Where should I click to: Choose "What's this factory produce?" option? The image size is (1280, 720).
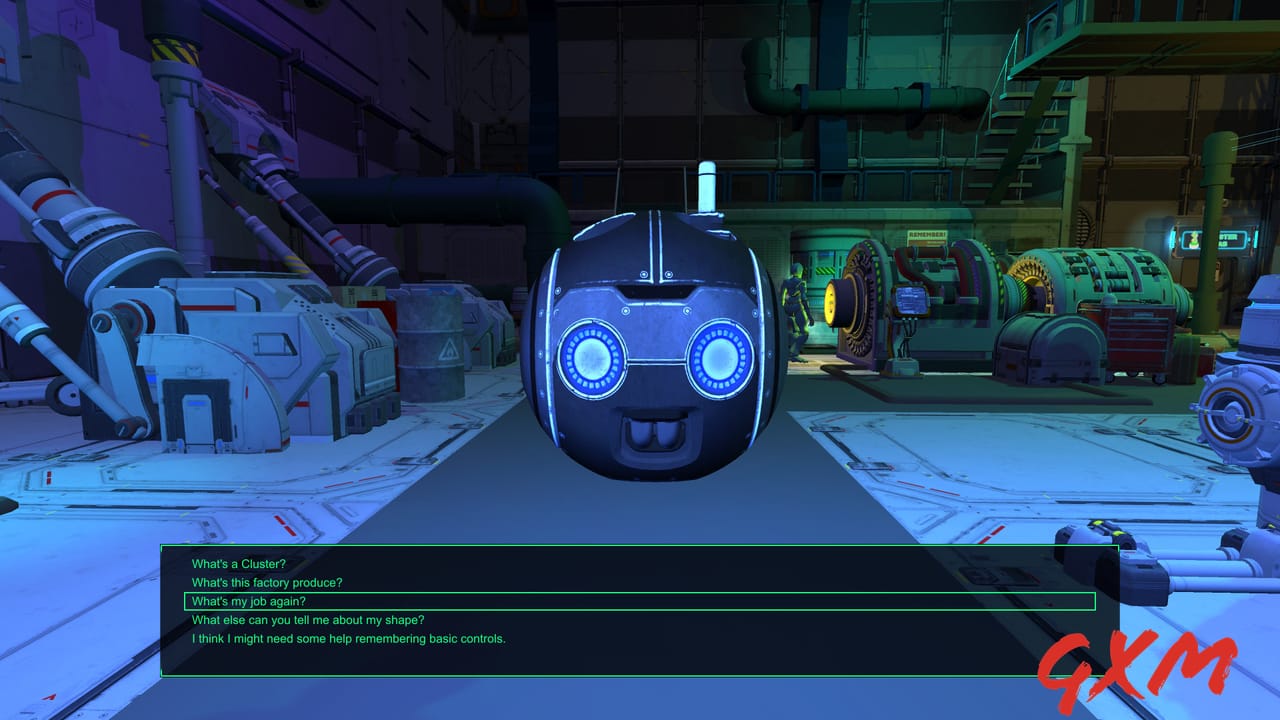pyautogui.click(x=268, y=582)
